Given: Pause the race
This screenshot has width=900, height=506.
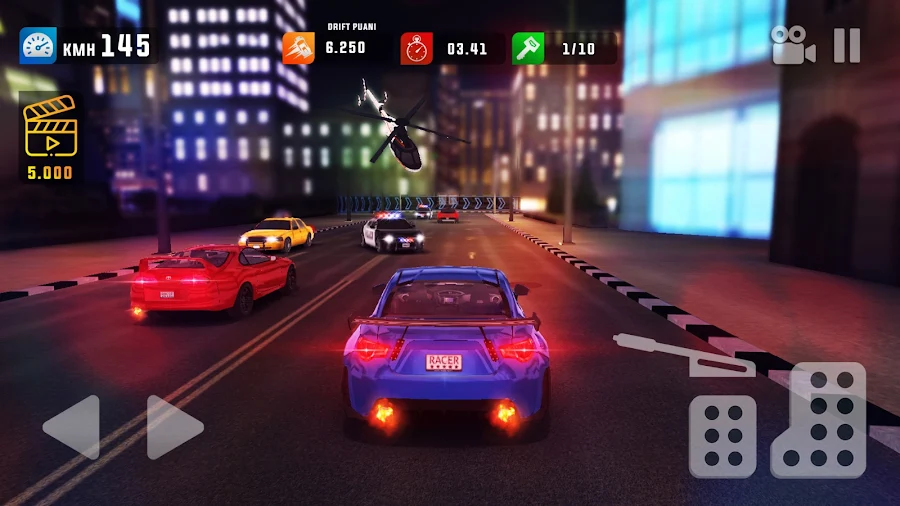Looking at the screenshot, I should (846, 46).
